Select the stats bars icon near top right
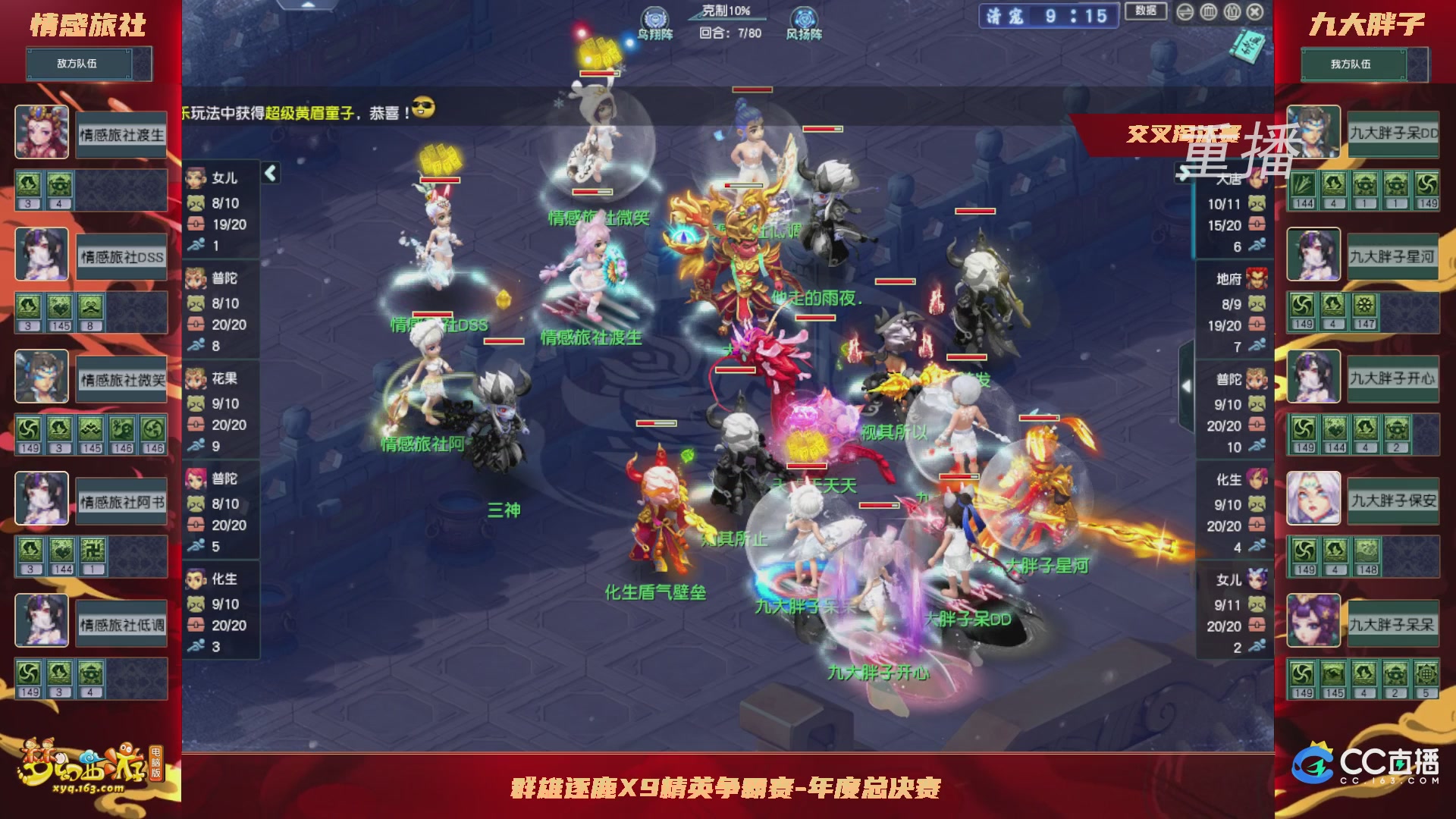1456x819 pixels. pos(1208,12)
